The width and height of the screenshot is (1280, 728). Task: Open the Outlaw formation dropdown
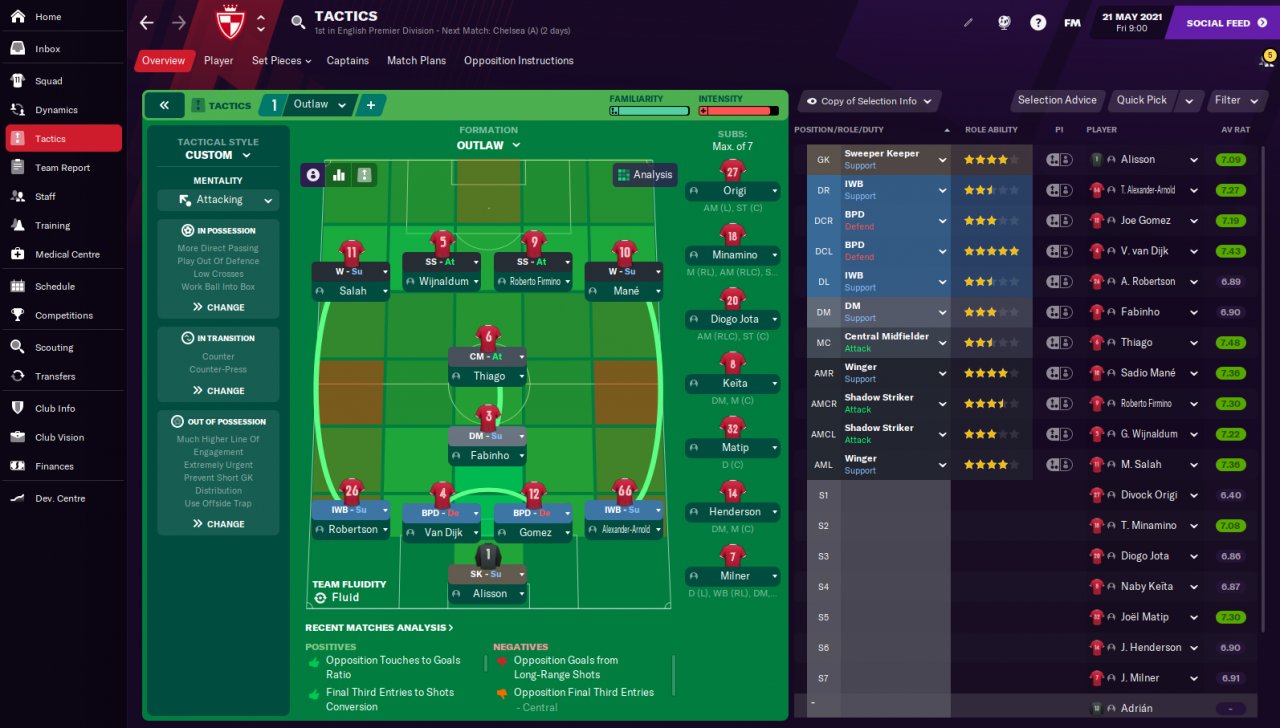[x=488, y=145]
